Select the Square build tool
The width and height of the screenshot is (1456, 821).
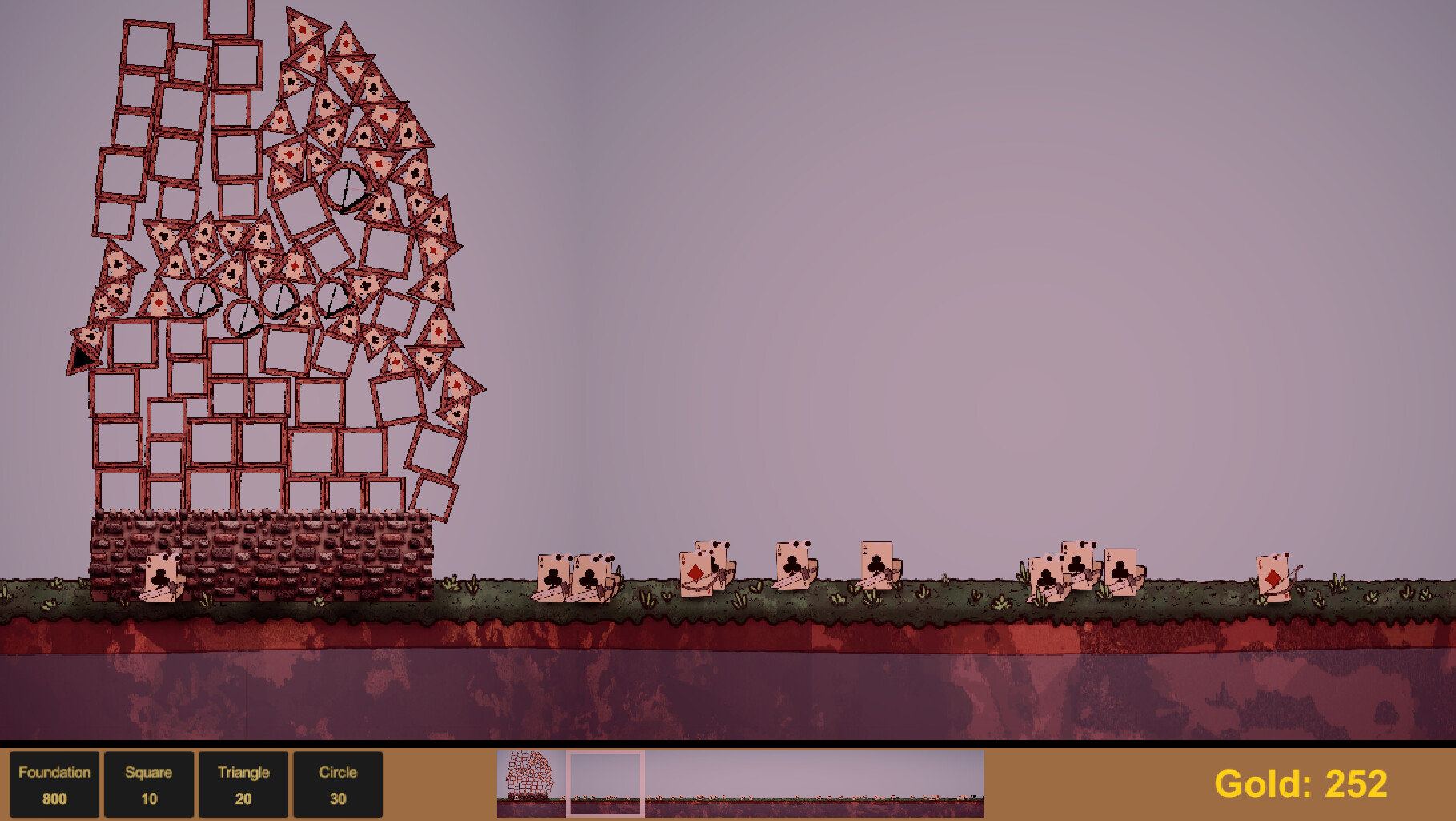click(149, 783)
